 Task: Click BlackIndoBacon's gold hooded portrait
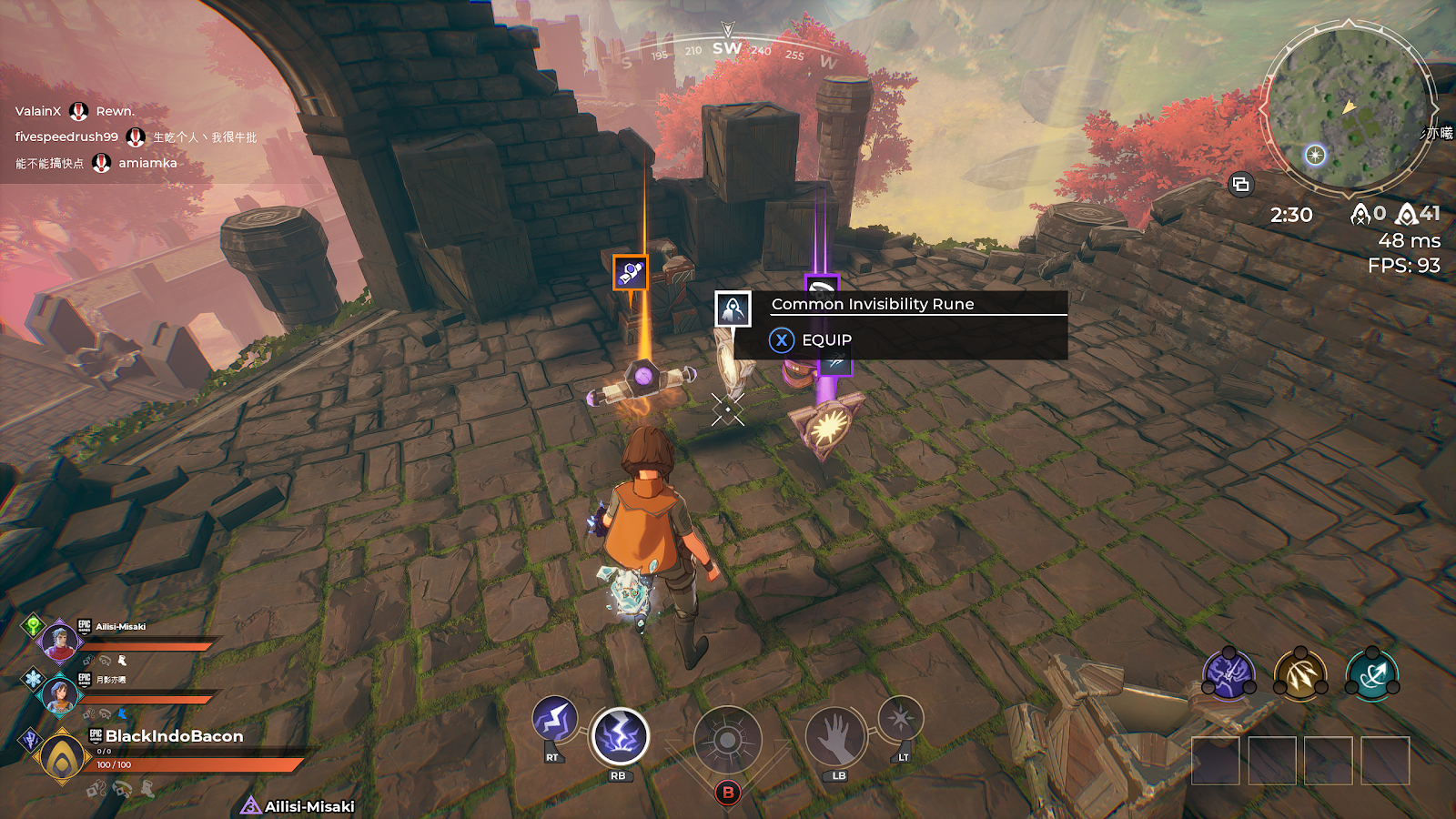62,757
